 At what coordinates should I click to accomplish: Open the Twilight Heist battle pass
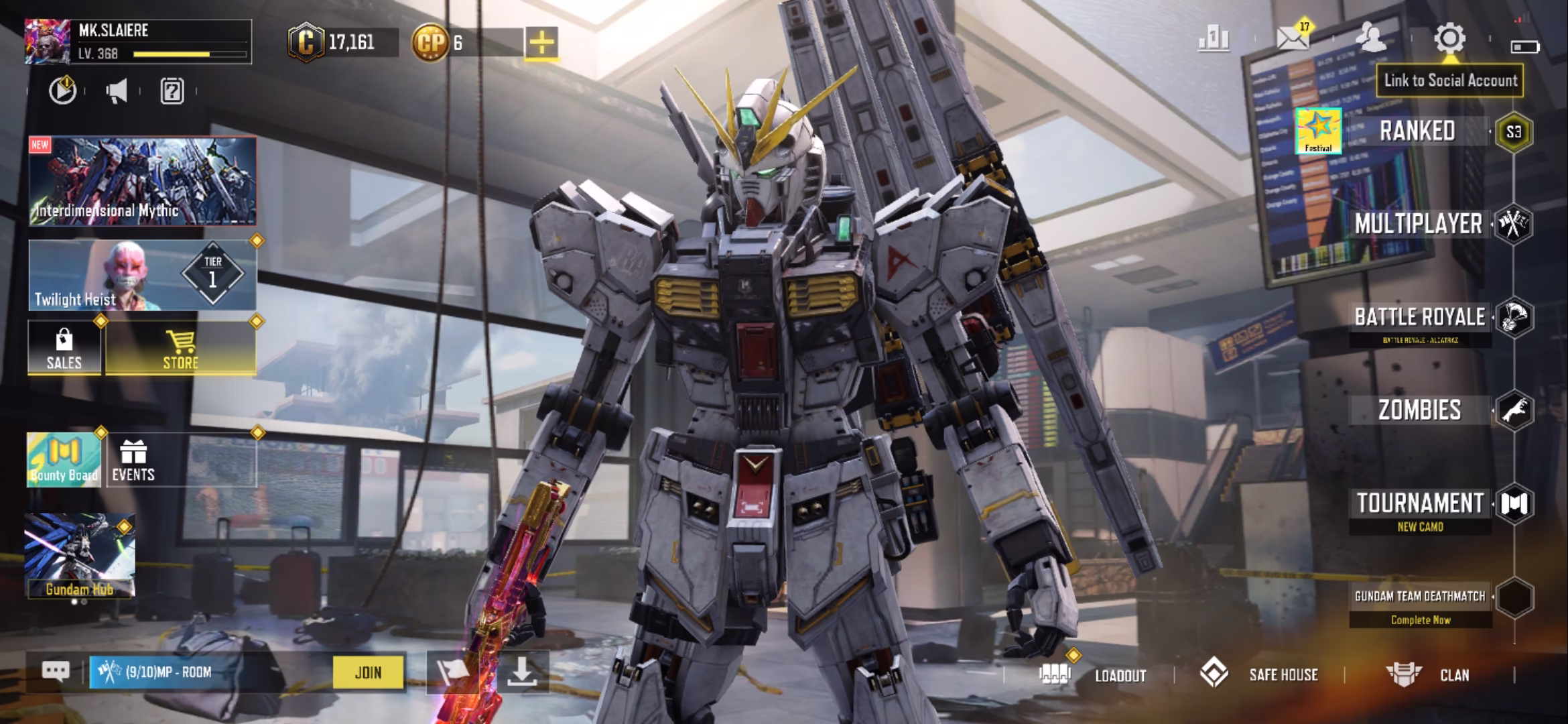[142, 275]
